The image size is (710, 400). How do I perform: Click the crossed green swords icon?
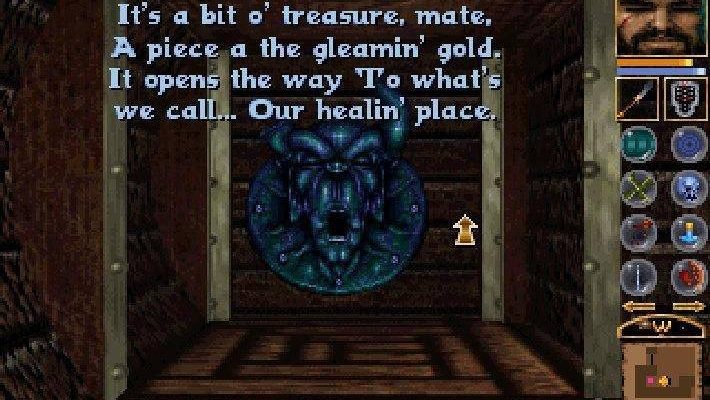pos(638,186)
